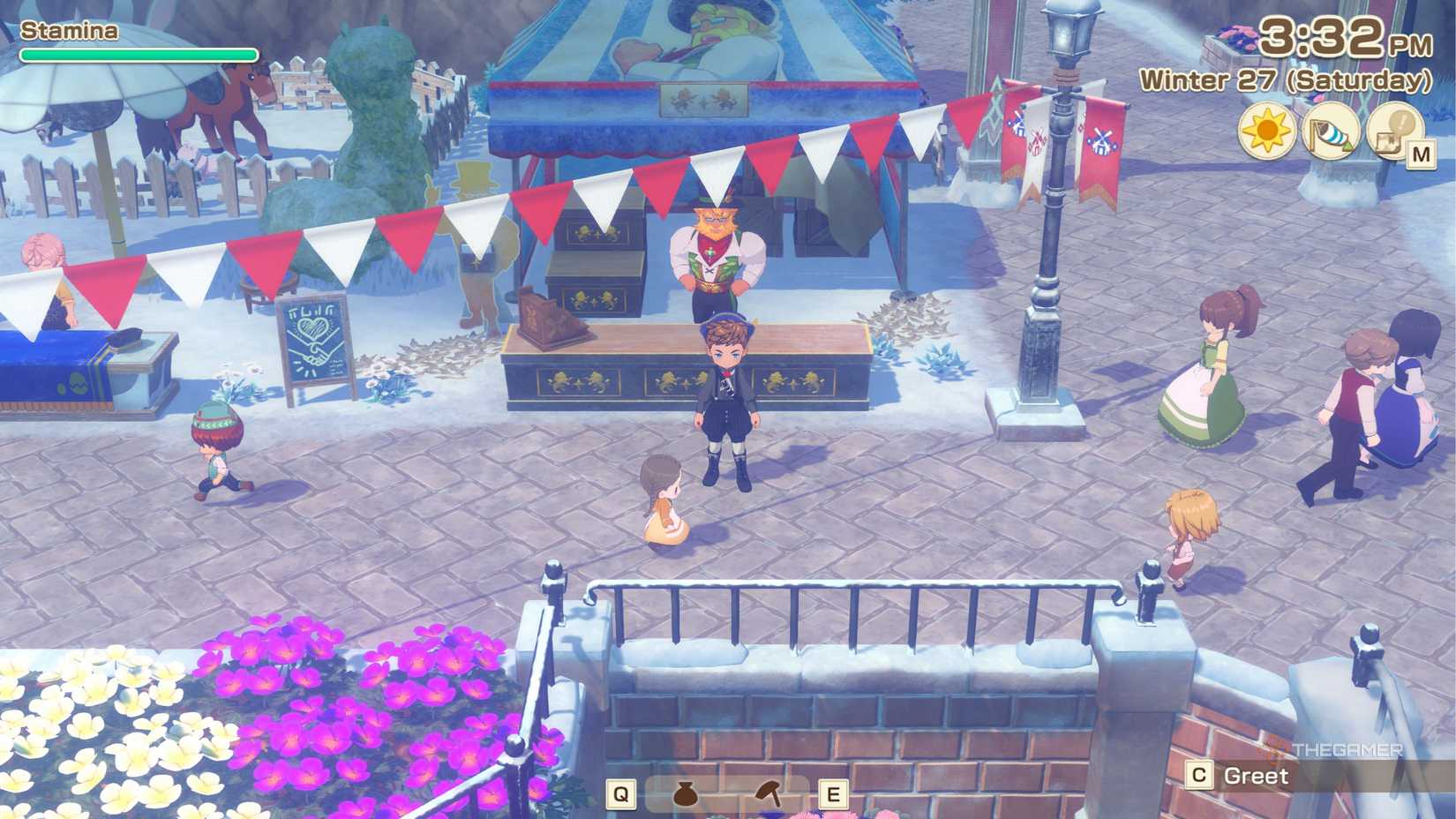The width and height of the screenshot is (1456, 819).
Task: Select the child wearing the knit hat
Action: [x=216, y=450]
